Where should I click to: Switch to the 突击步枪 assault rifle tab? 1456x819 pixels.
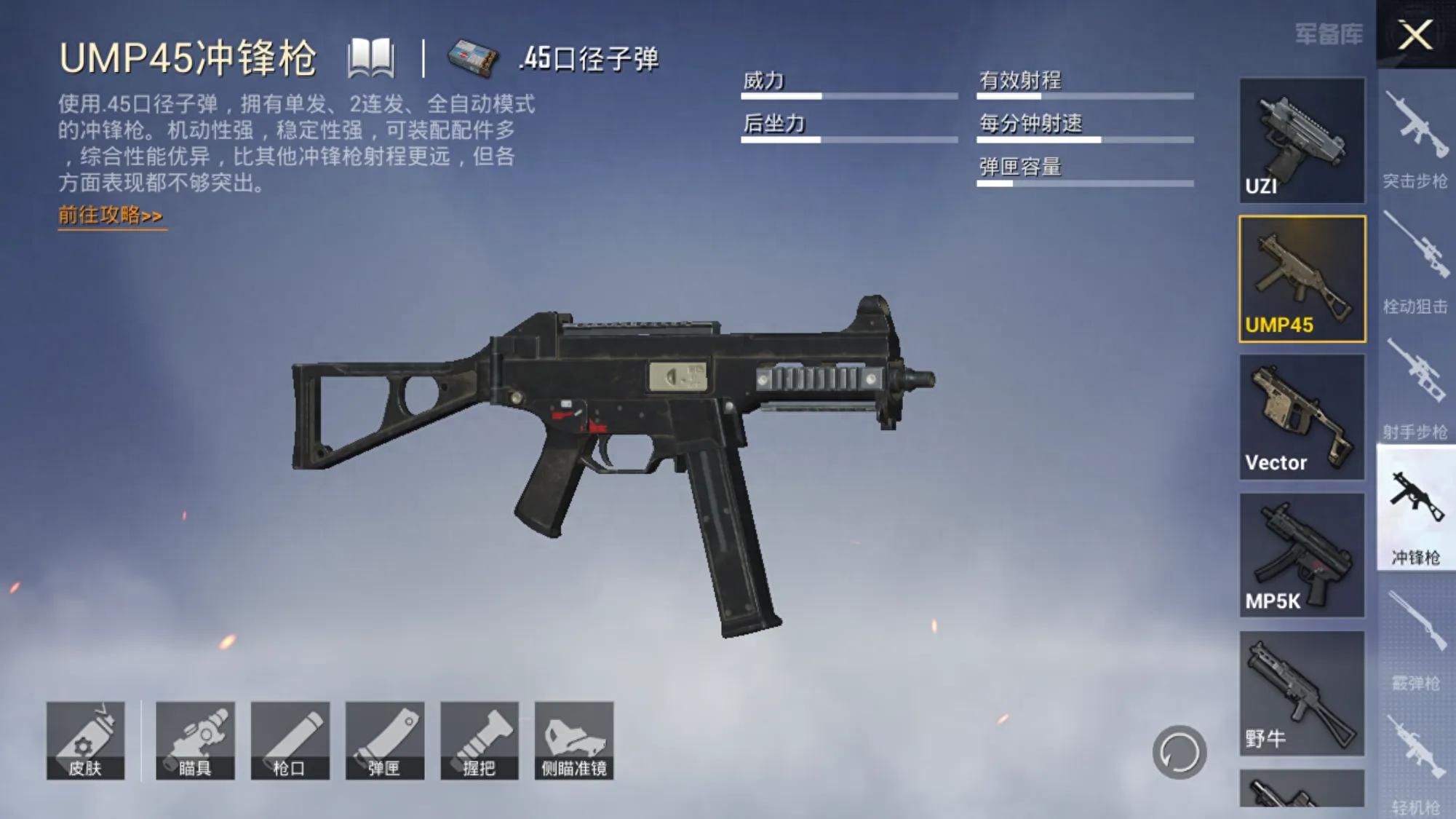click(1415, 138)
